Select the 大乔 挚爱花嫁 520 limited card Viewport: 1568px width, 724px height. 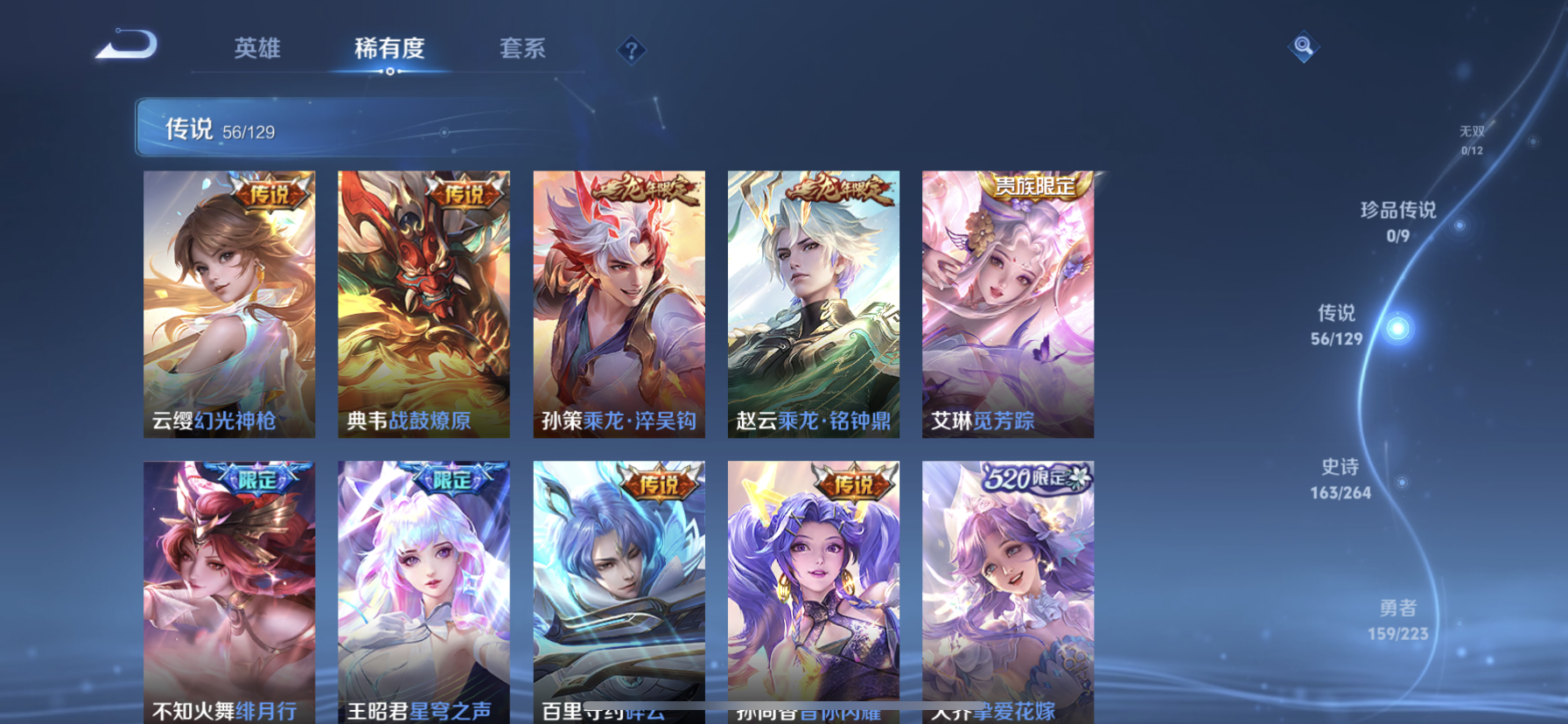point(1007,592)
